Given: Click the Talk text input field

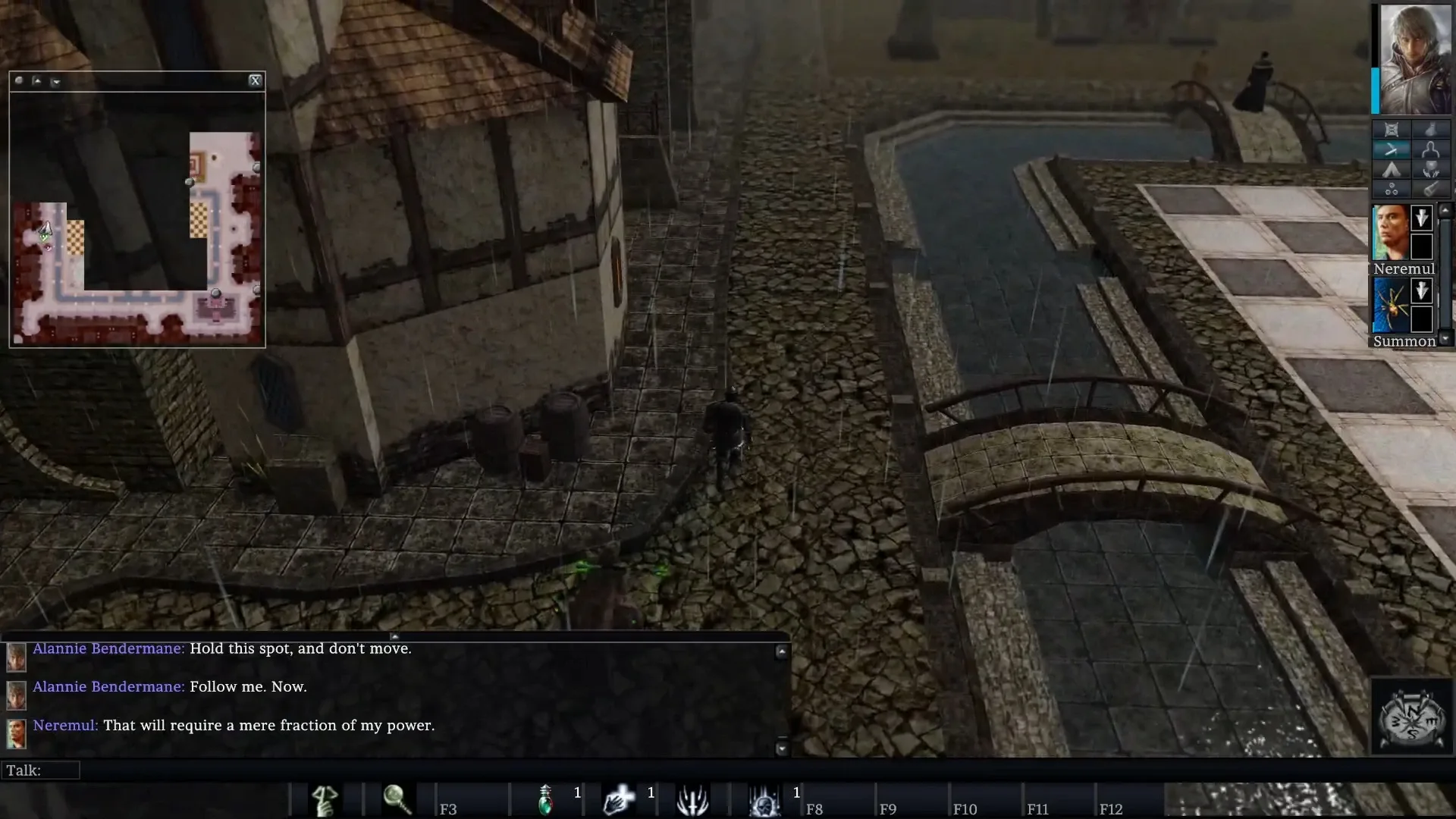Looking at the screenshot, I should (x=42, y=770).
